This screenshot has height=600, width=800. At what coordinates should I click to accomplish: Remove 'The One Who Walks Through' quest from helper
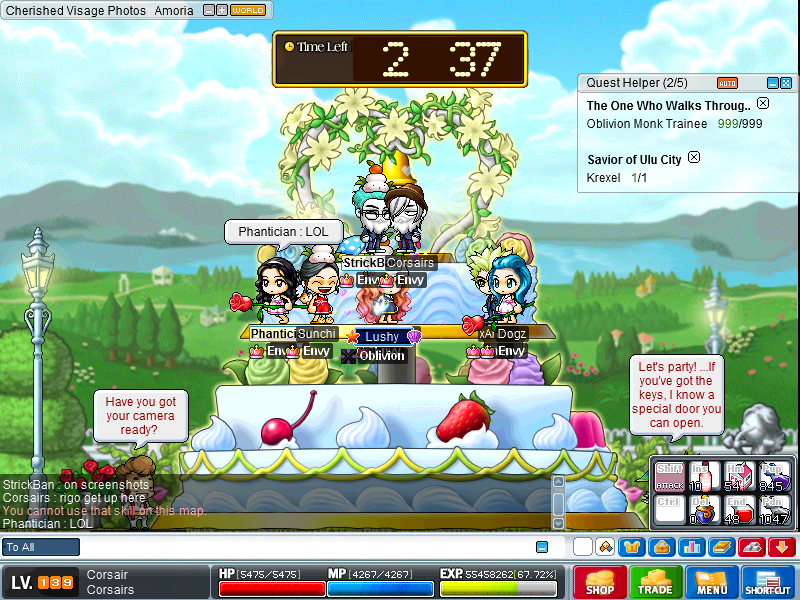coord(763,104)
